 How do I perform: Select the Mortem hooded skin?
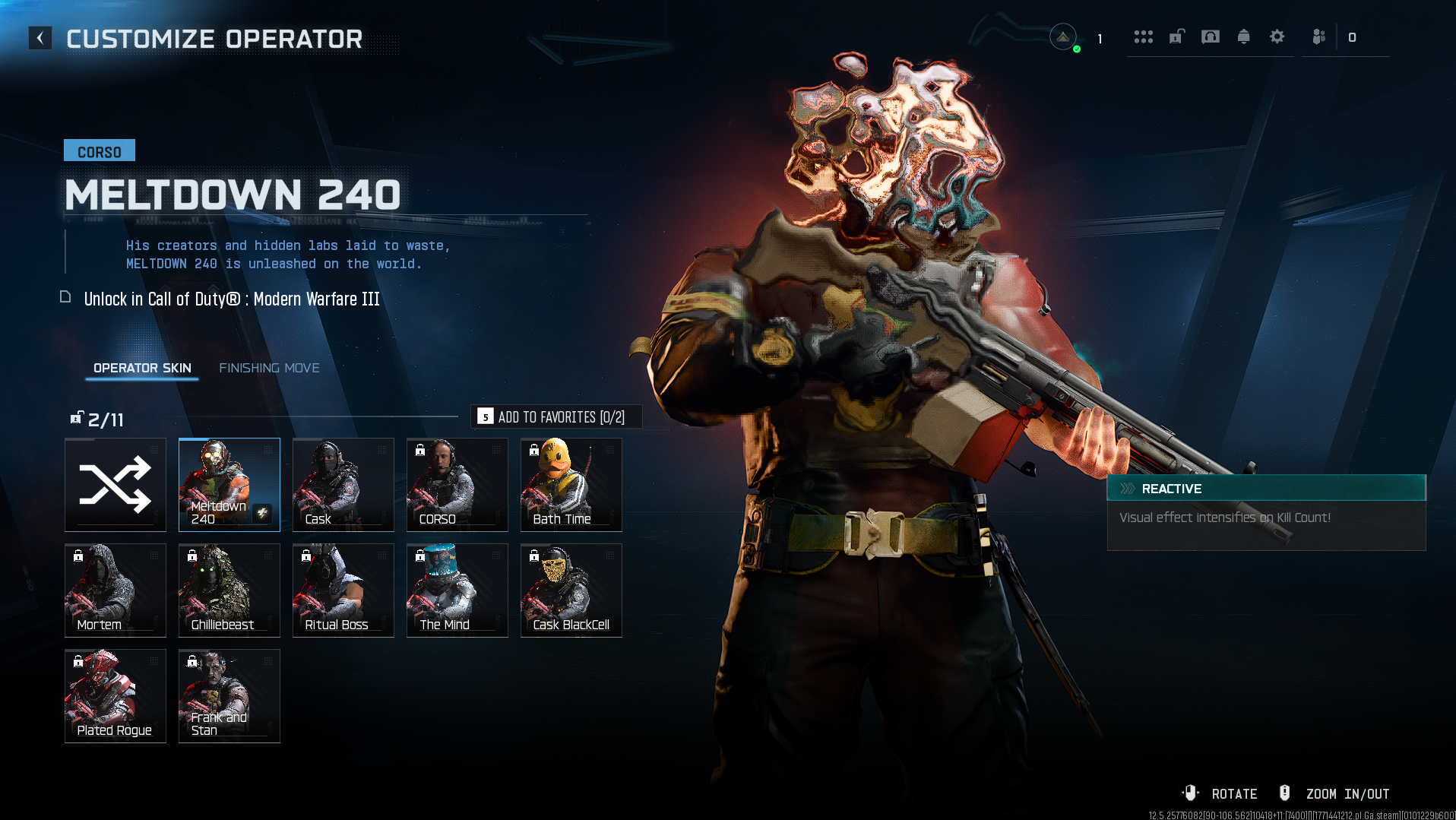(116, 590)
